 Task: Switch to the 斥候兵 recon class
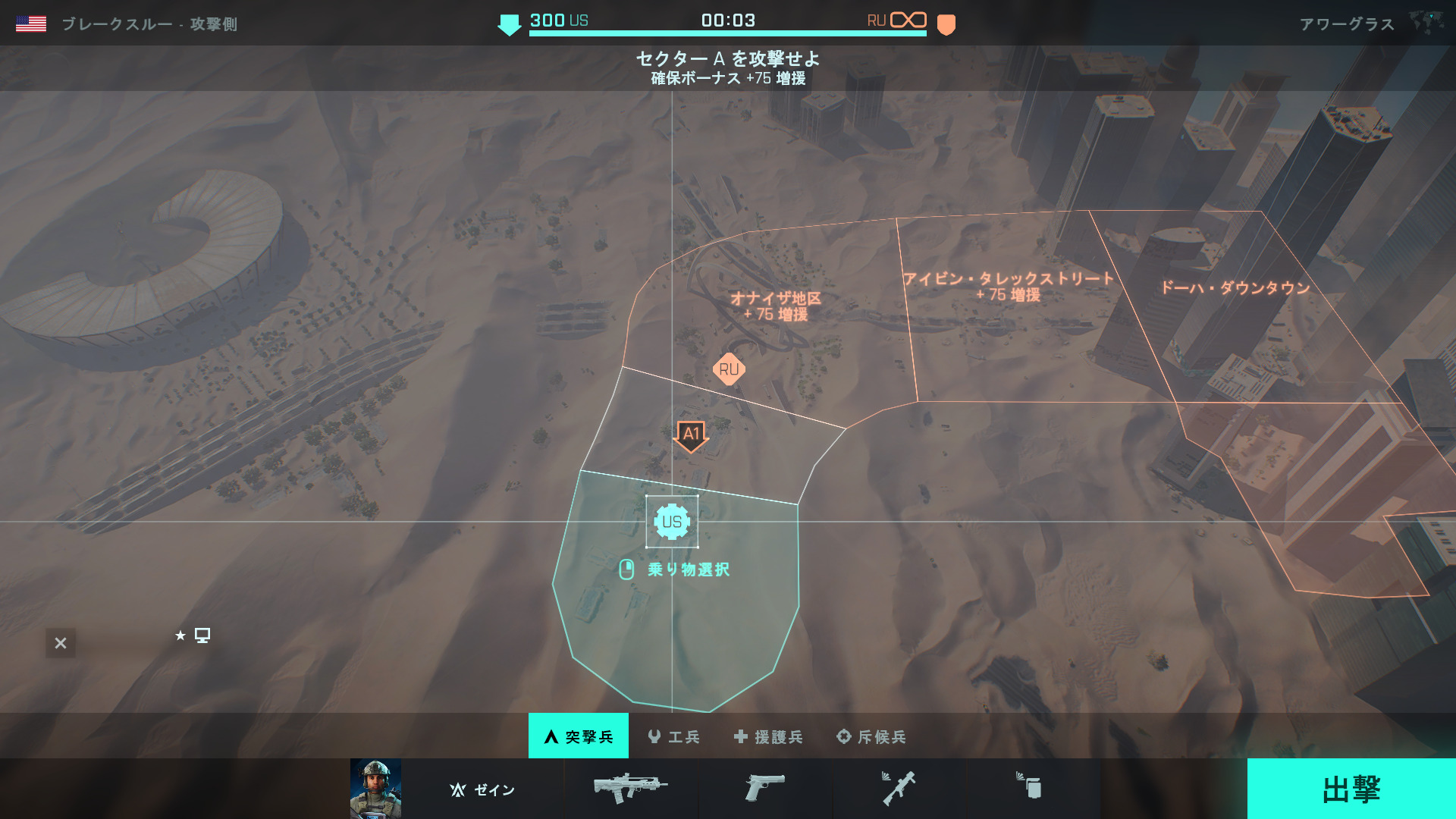[x=871, y=736]
